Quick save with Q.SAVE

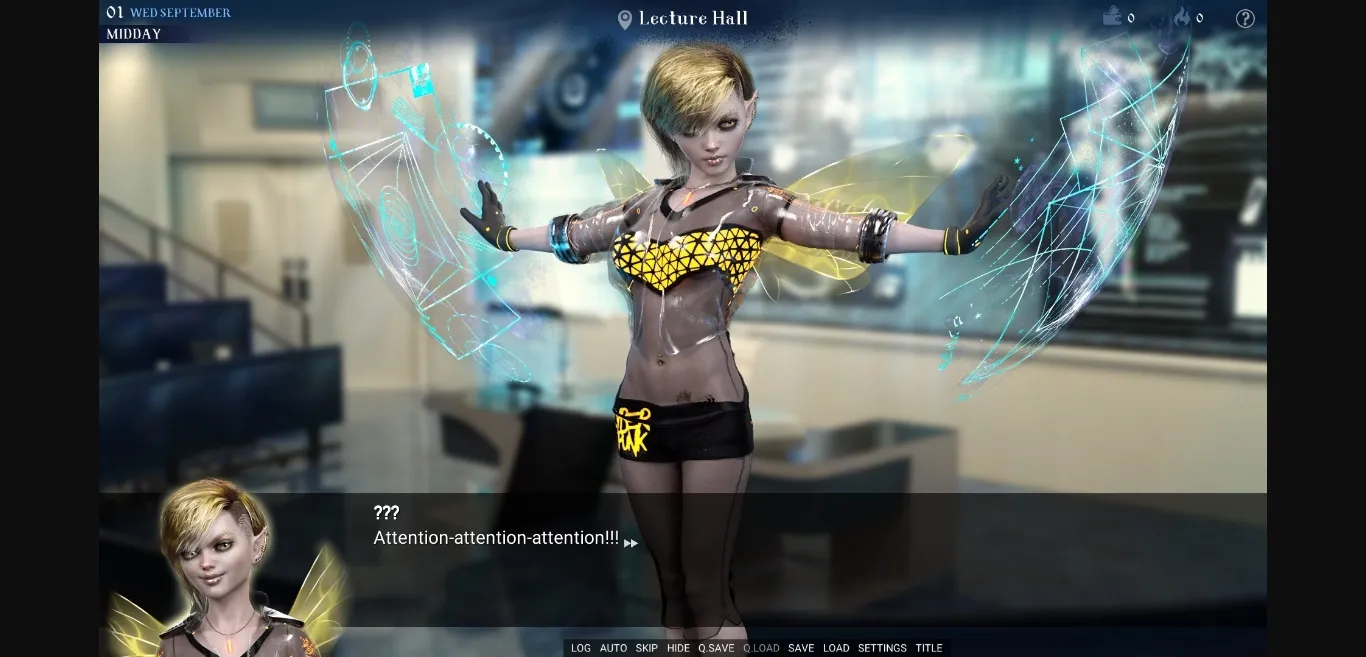[x=716, y=648]
